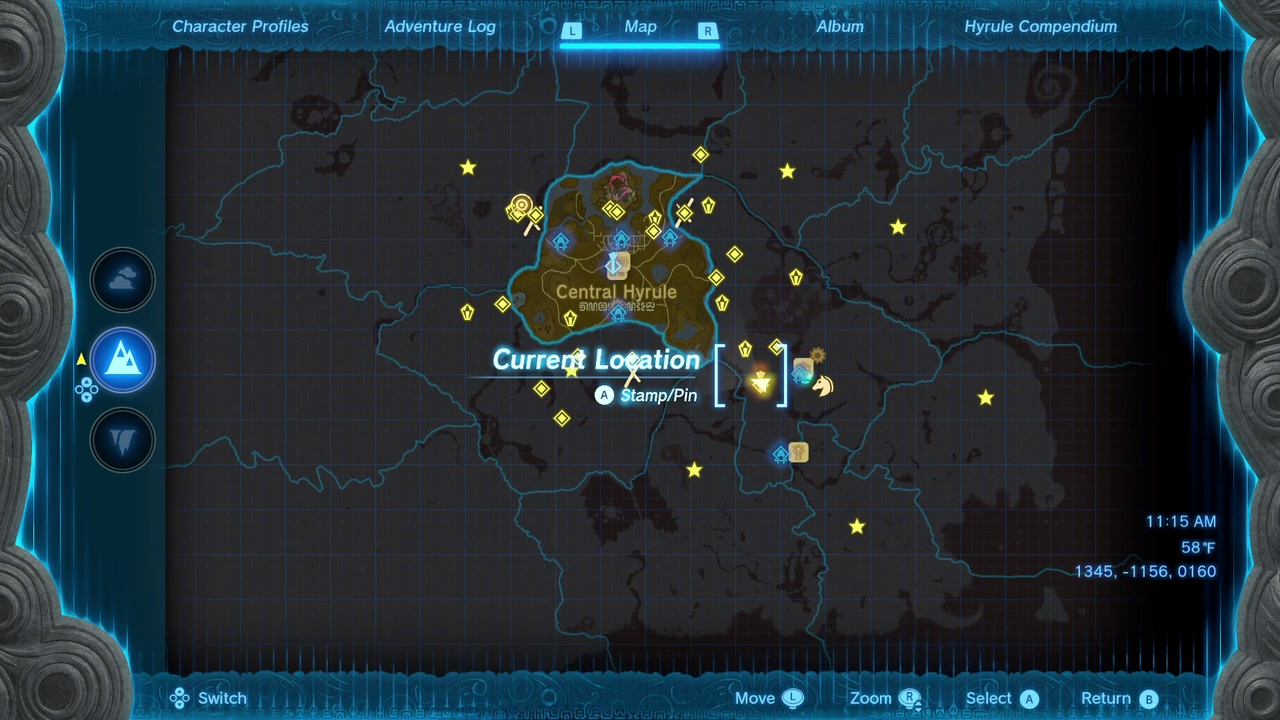Open the Album tab
Image resolution: width=1280 pixels, height=720 pixels.
click(840, 27)
